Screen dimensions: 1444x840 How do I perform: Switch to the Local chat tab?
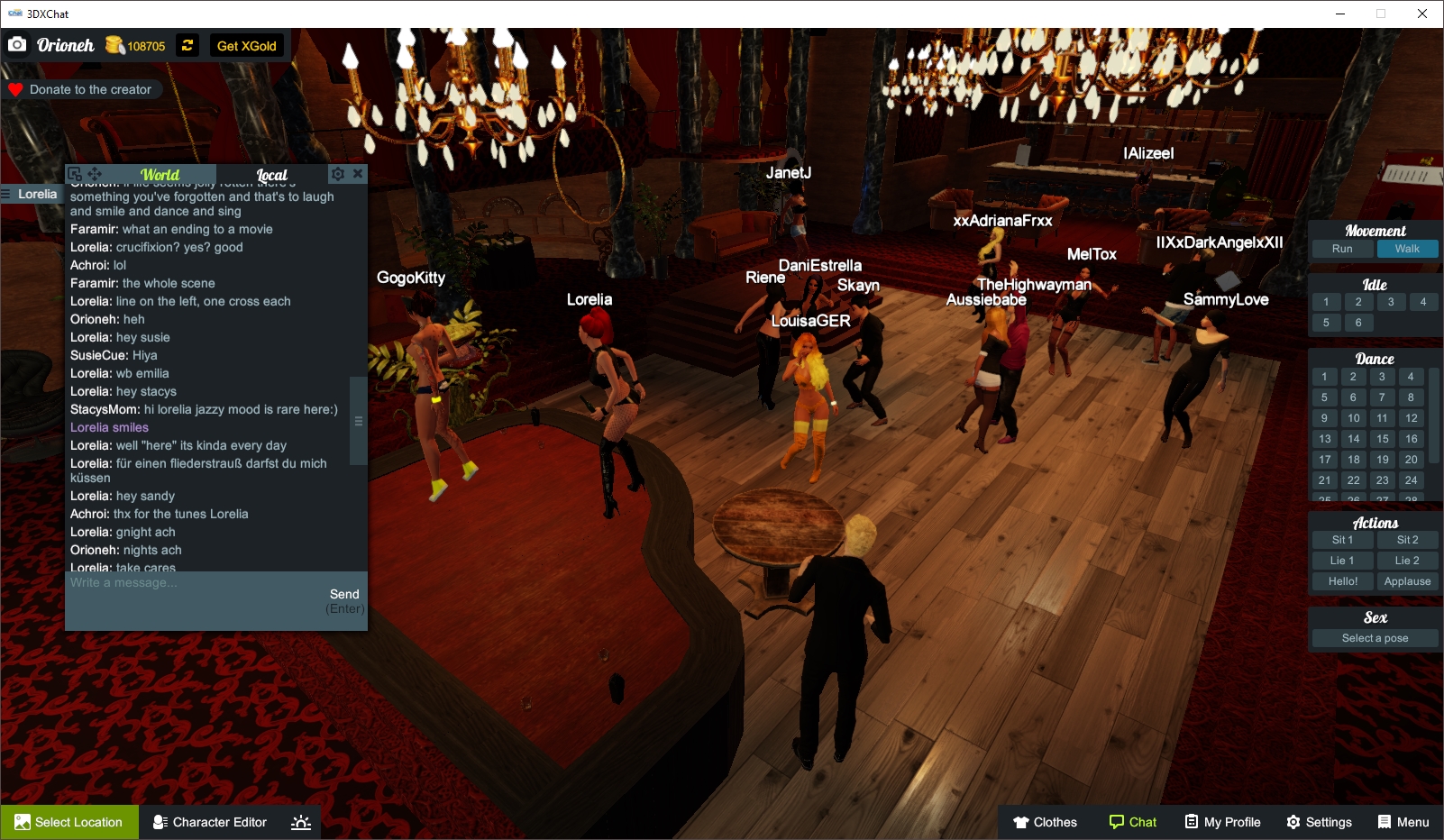(x=271, y=173)
